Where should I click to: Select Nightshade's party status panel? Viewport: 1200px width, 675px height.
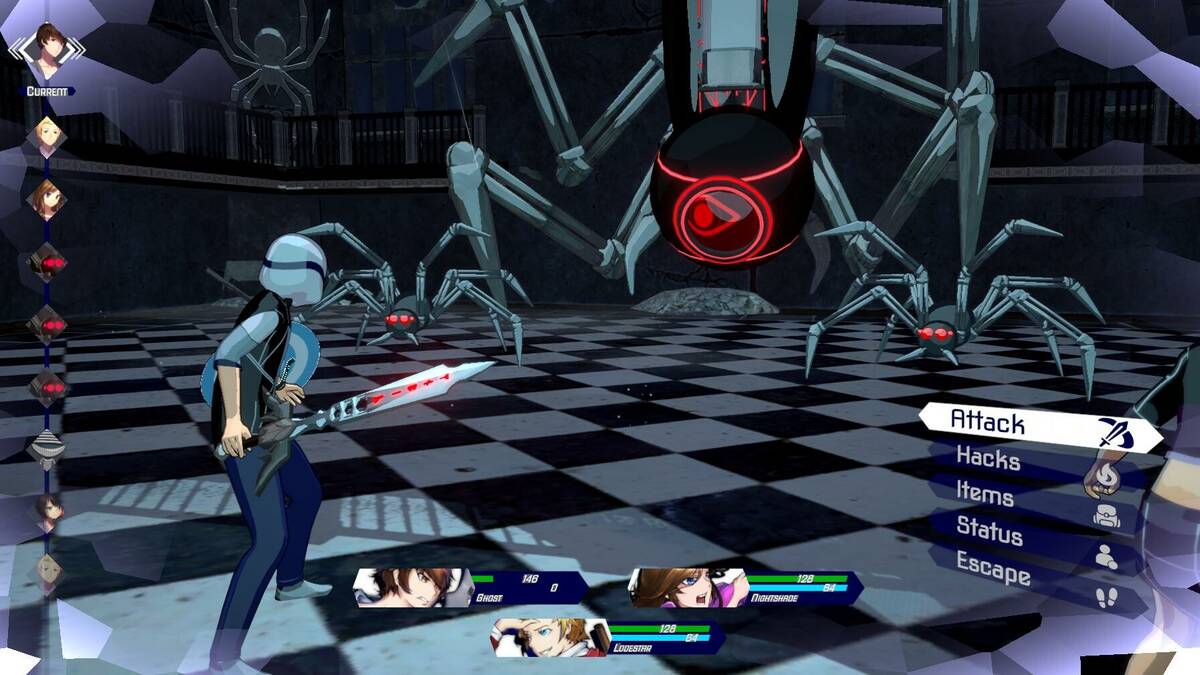pyautogui.click(x=745, y=588)
